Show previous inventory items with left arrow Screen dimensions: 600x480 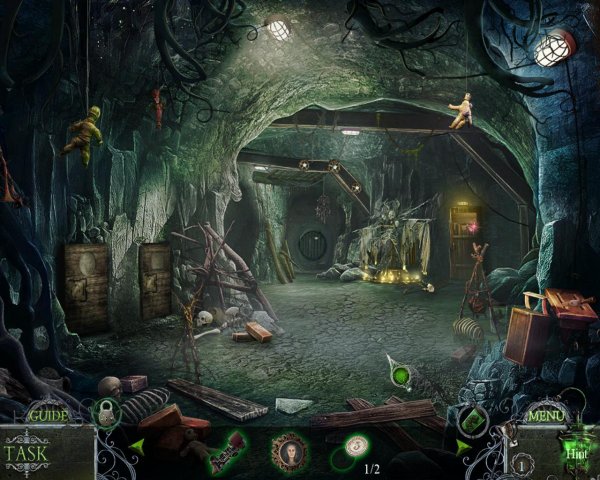[x=137, y=446]
